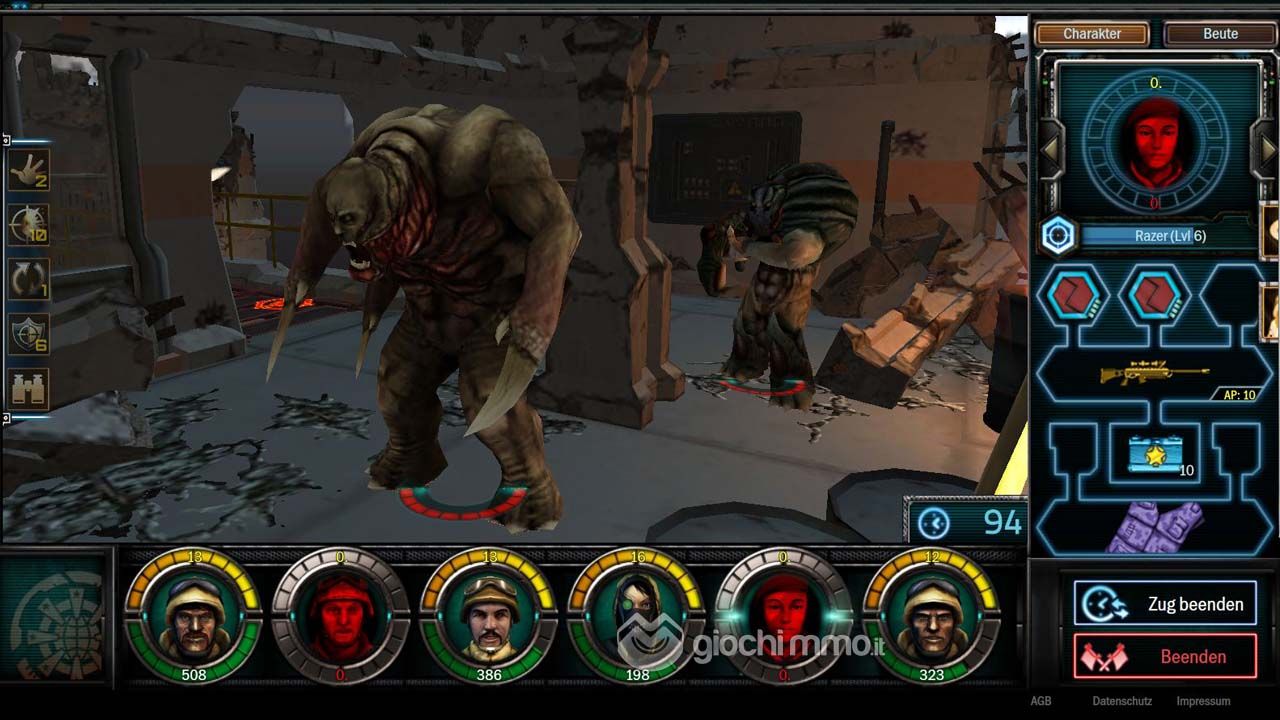Activate the shield crosshair overwatch ability
1280x720 pixels.
[x=29, y=334]
